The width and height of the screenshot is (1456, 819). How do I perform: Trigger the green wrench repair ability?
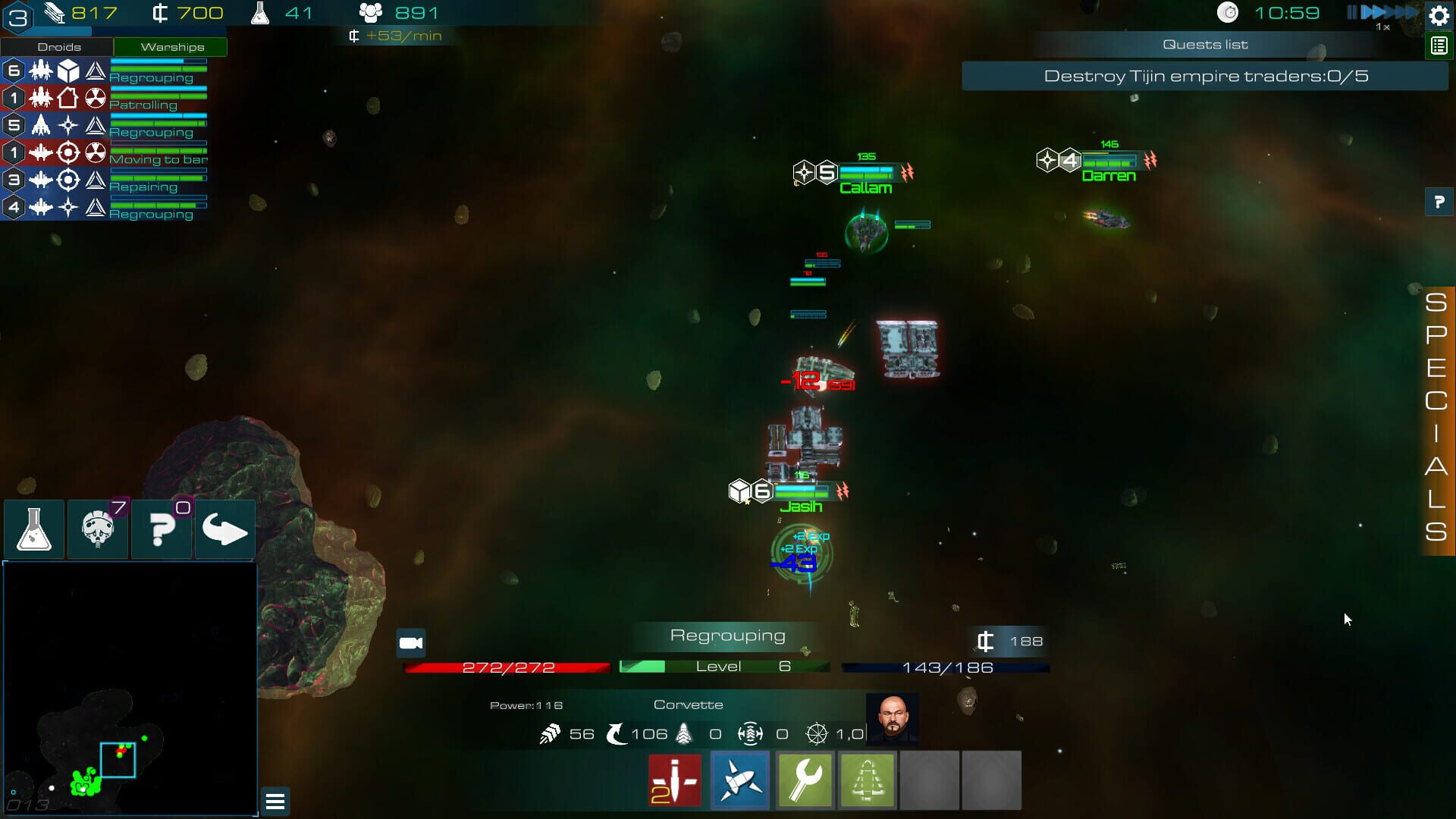point(805,780)
